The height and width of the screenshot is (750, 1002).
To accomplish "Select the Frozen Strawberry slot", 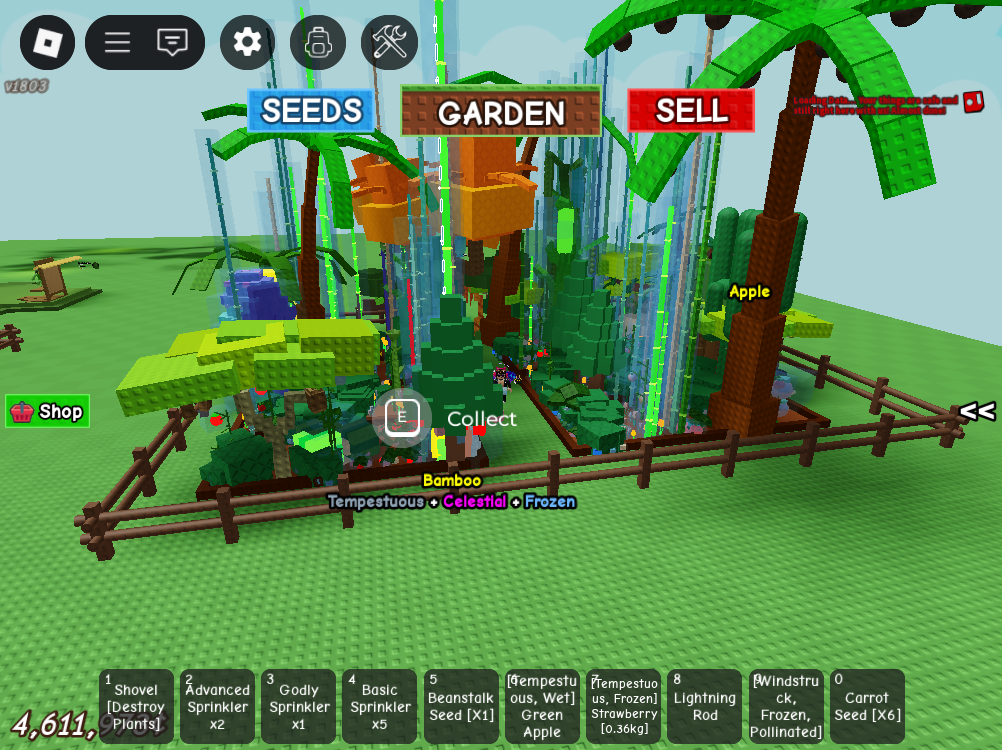I will coord(623,706).
